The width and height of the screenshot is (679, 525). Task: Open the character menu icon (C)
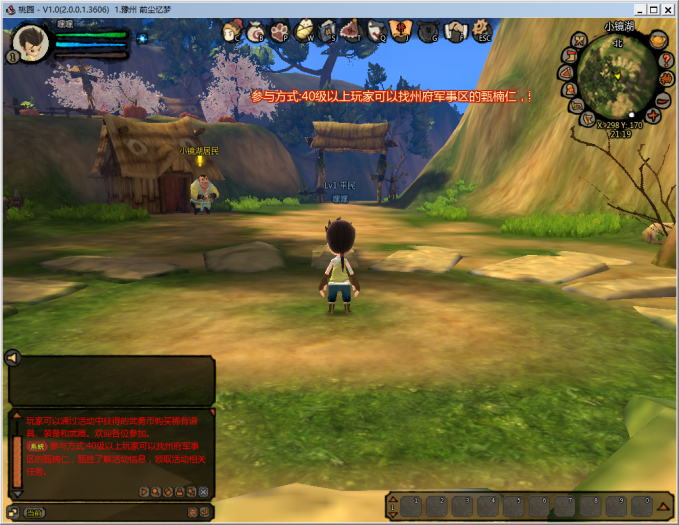(x=231, y=32)
